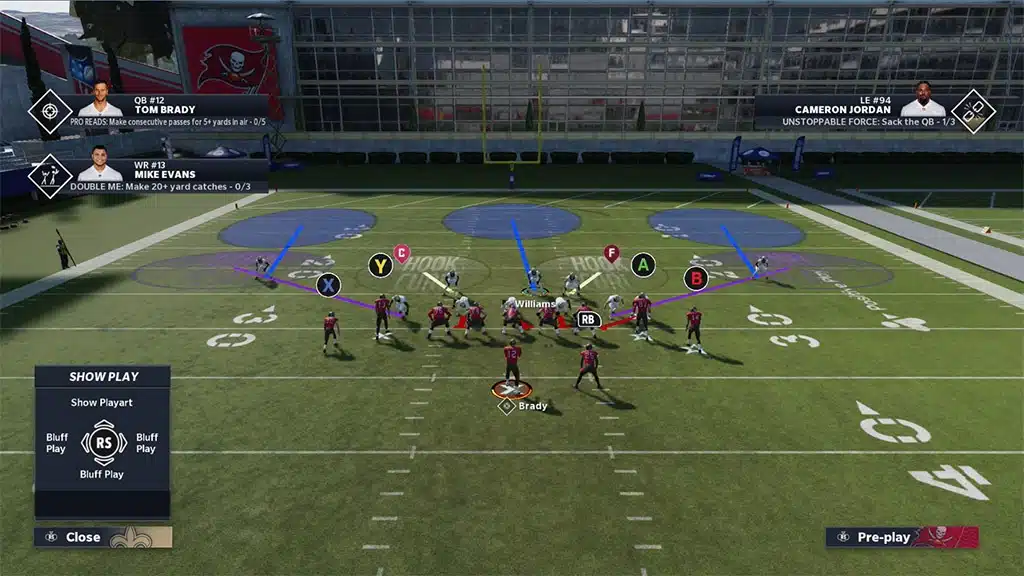The height and width of the screenshot is (576, 1024).
Task: Choose the Pre-play option
Action: [x=884, y=537]
